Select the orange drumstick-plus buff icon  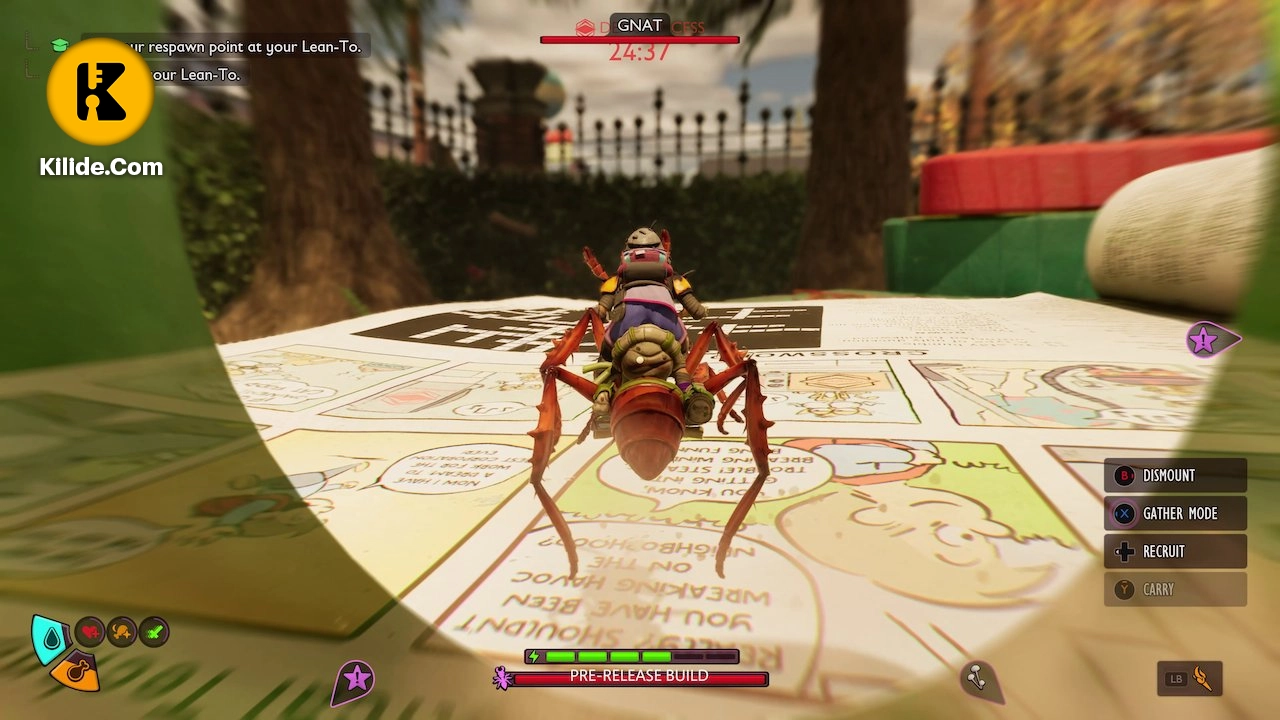pyautogui.click(x=122, y=632)
